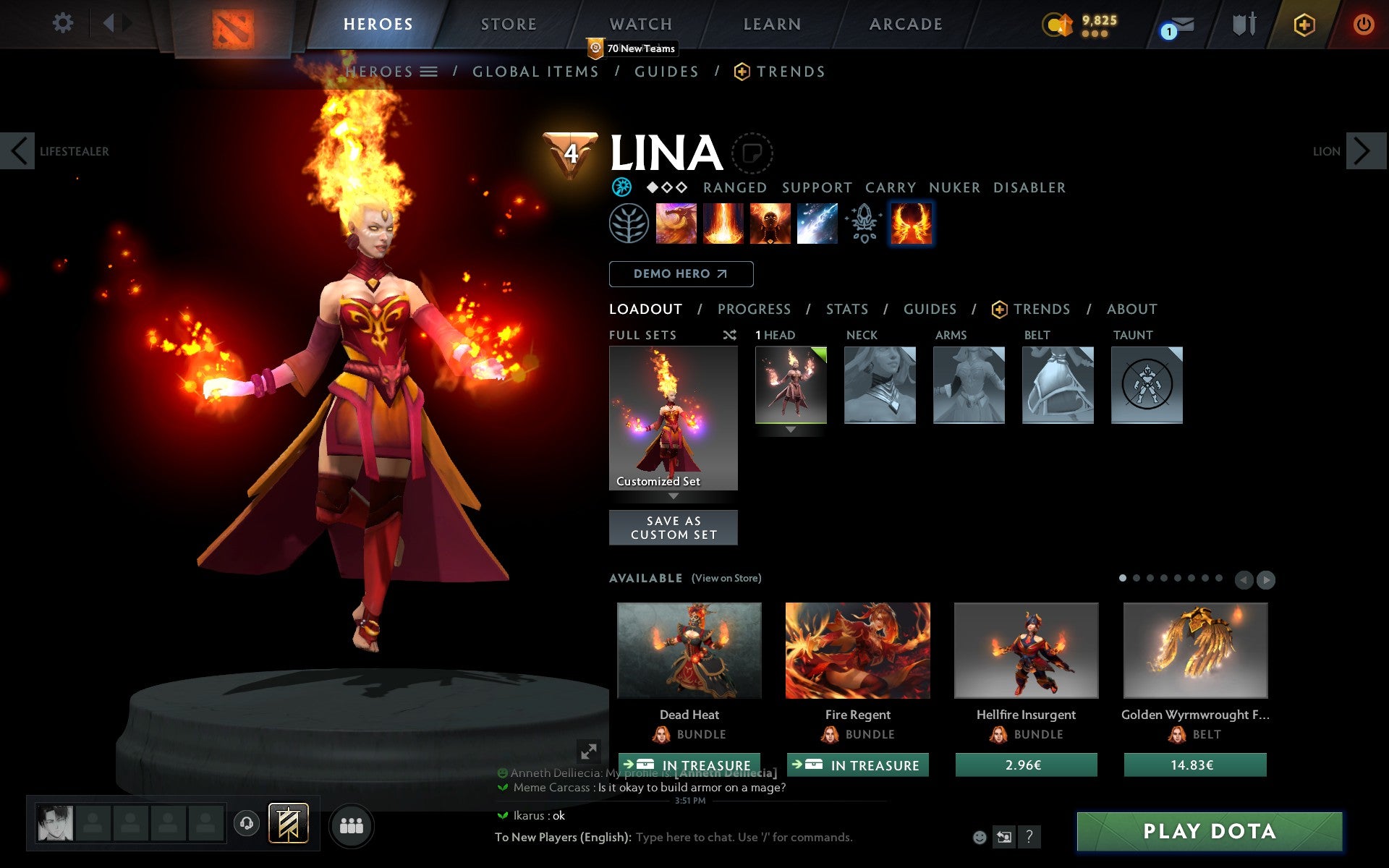View the Laguna Blade ability icon
This screenshot has width=1389, height=868.
[x=817, y=224]
